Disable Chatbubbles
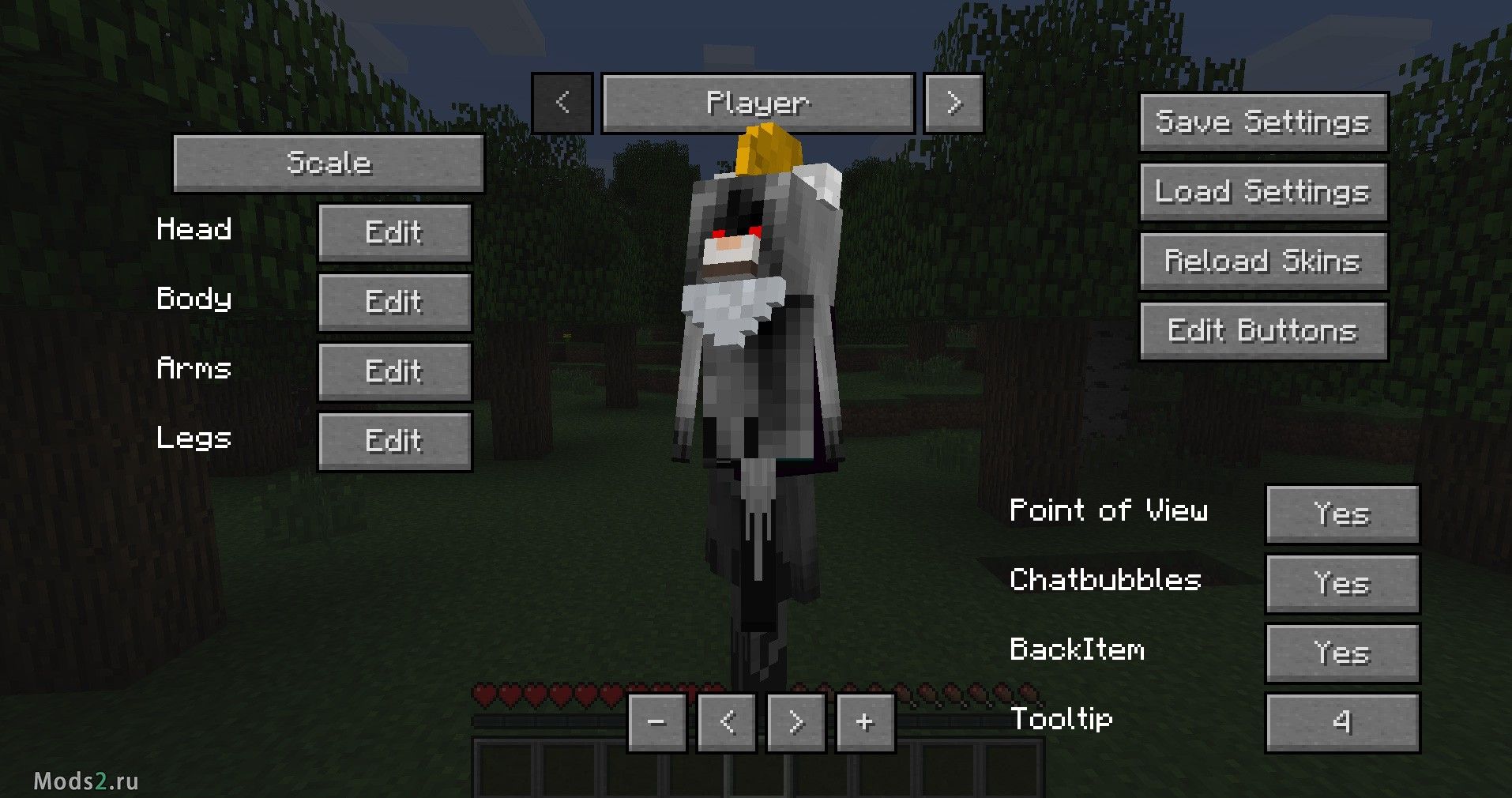Screen dimensions: 1512x798 (x=1342, y=583)
